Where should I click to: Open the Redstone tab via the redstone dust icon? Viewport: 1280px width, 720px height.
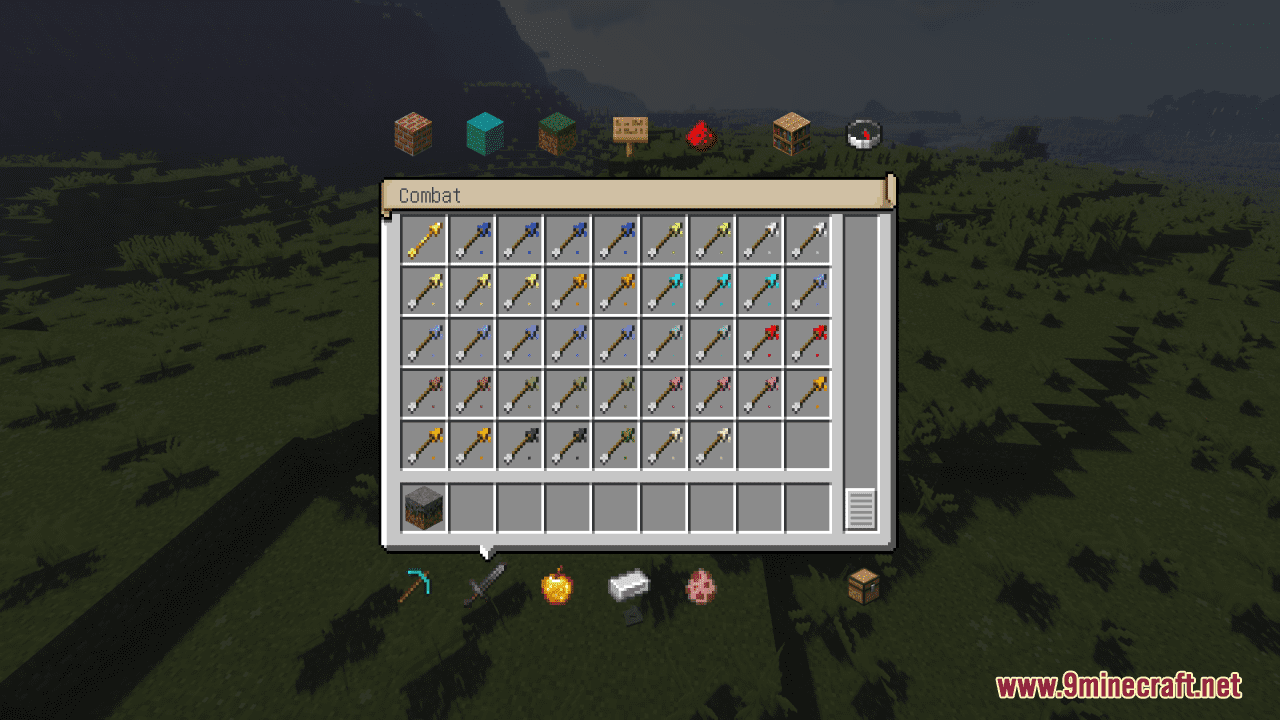(700, 132)
